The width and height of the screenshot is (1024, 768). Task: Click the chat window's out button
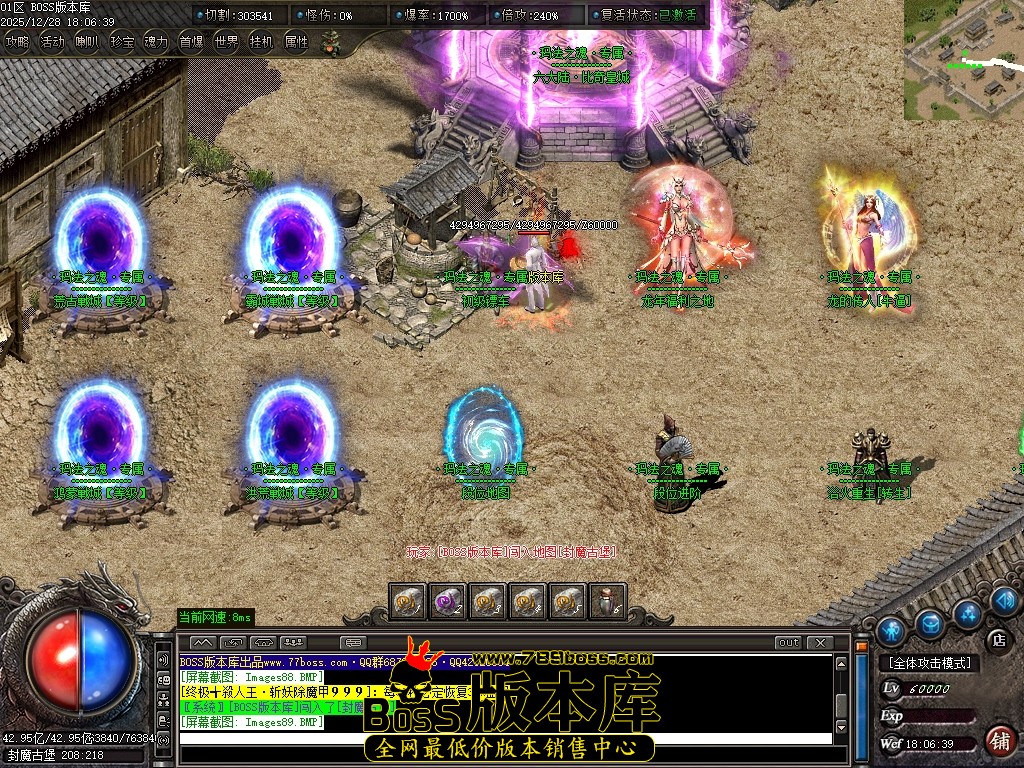(x=789, y=642)
